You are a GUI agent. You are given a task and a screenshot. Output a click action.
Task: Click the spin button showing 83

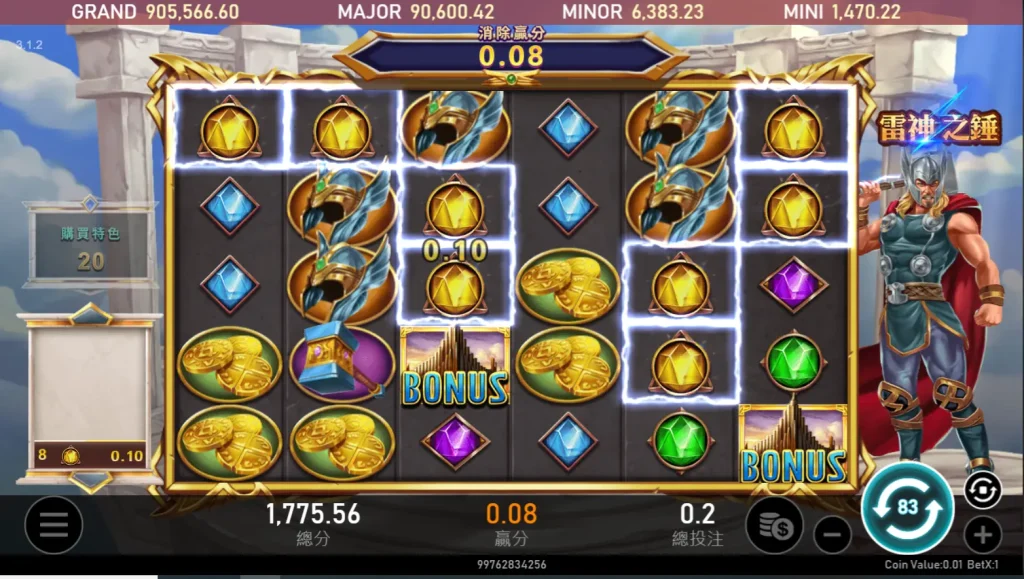907,508
